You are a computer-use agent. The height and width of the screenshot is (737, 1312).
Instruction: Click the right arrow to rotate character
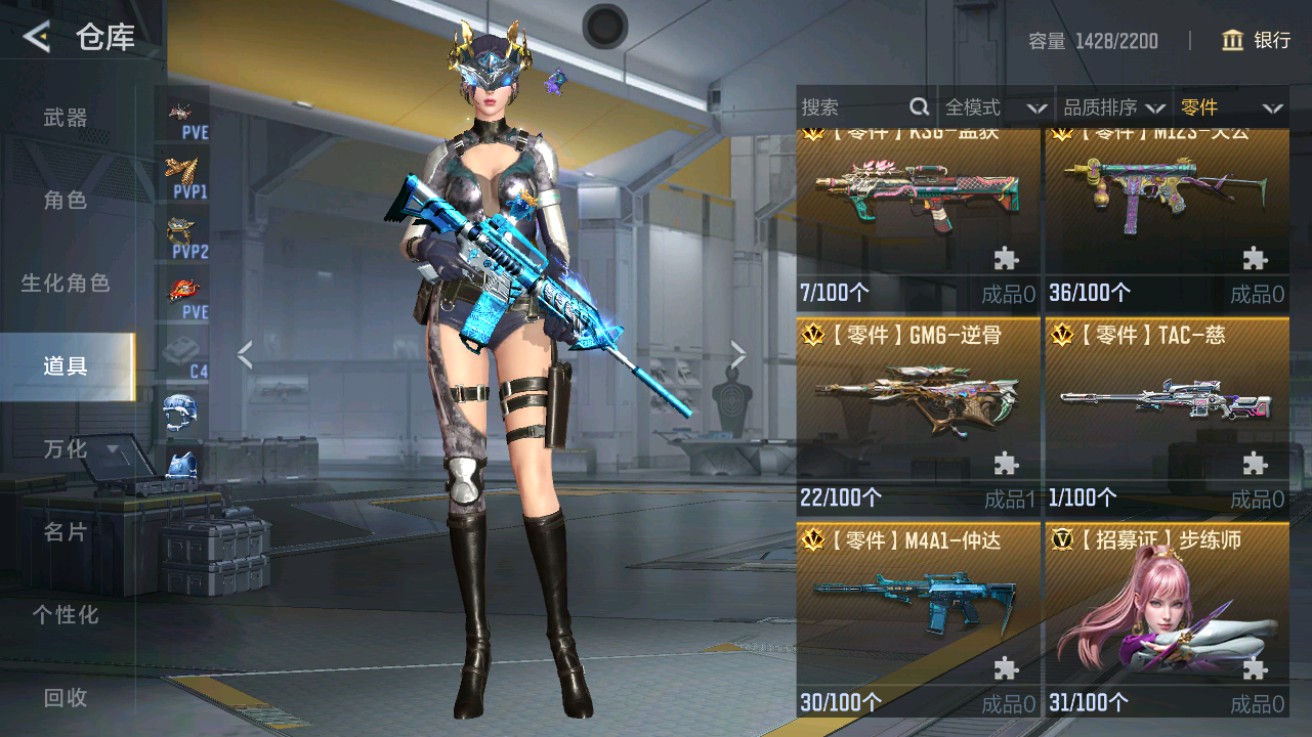click(738, 352)
